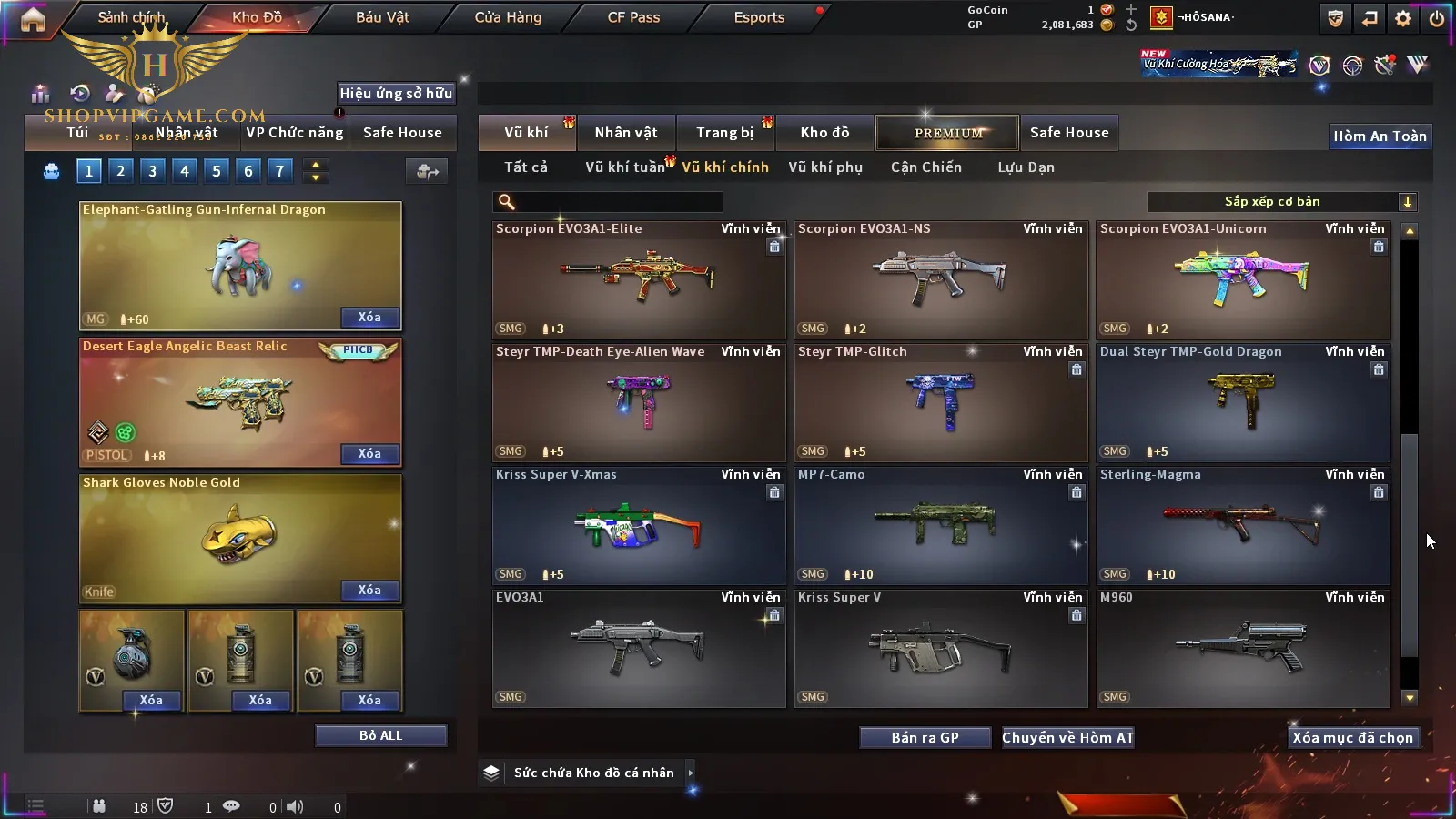Switch to the Esports section
The image size is (1456, 819).
759,17
